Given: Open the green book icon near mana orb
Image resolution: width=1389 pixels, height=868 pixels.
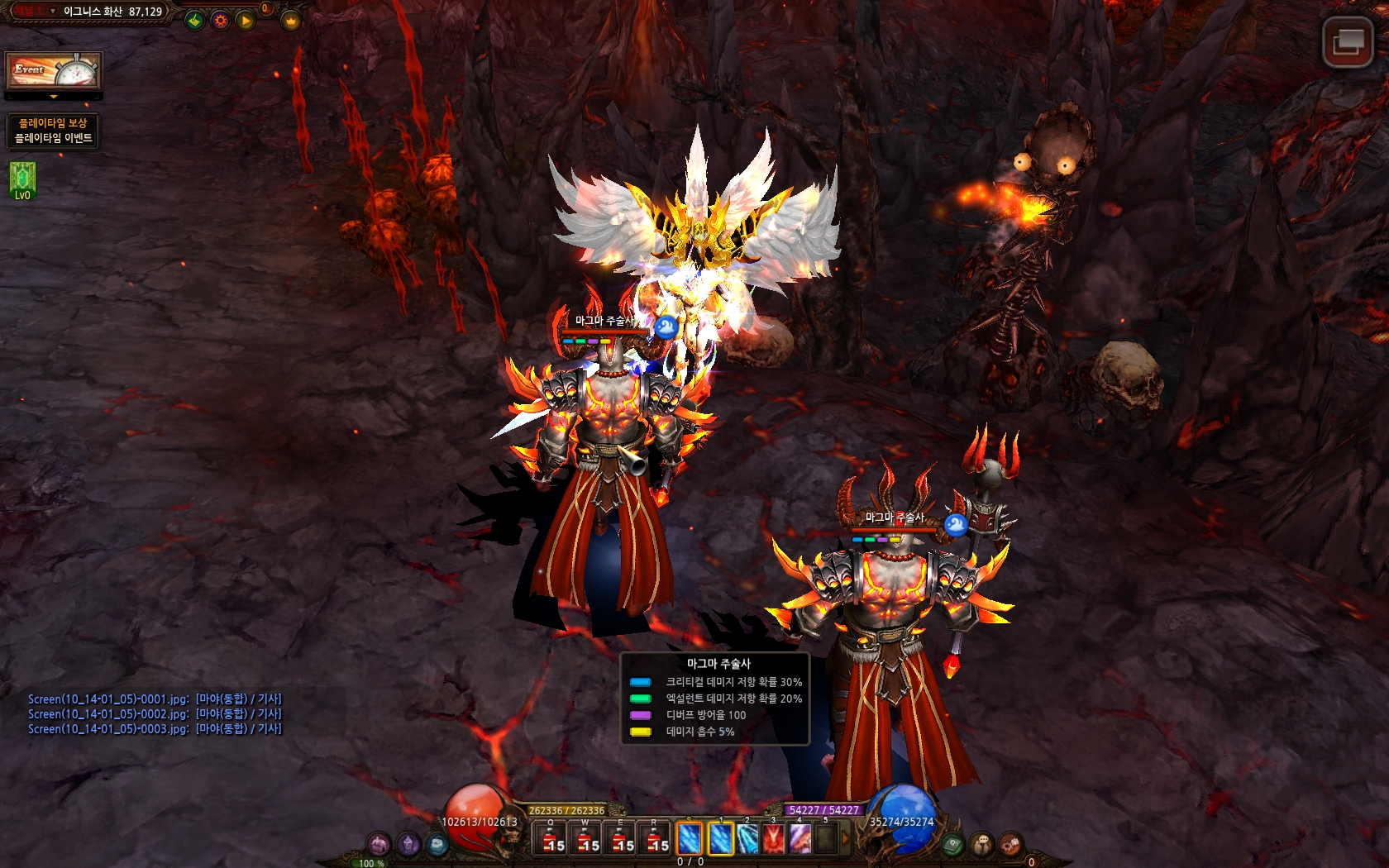Looking at the screenshot, I should point(952,845).
